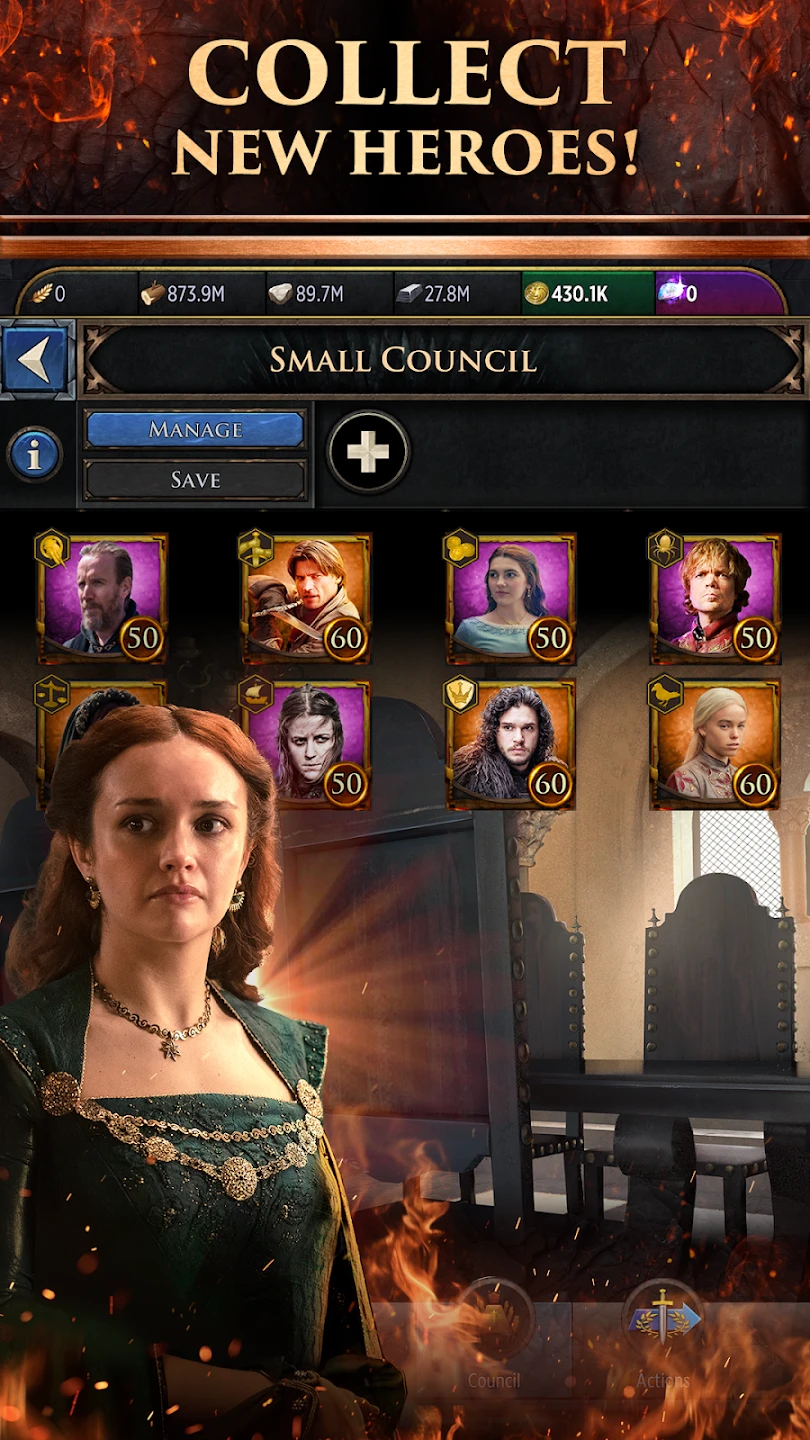
Task: Open the Council tab at bottom
Action: click(x=494, y=1340)
